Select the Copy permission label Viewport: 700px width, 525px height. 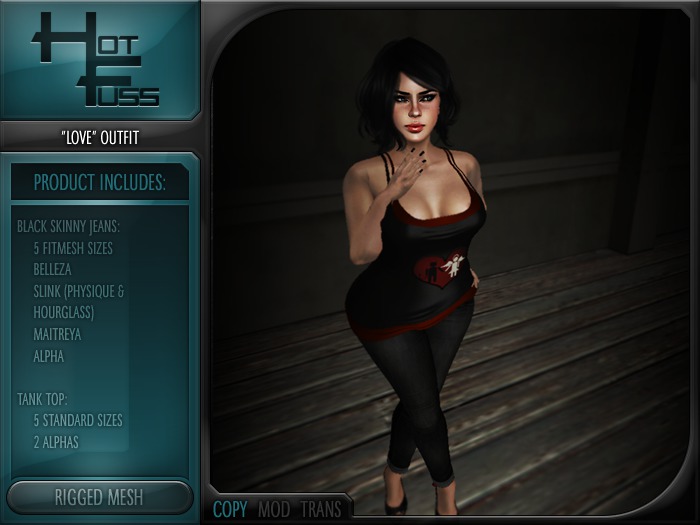tap(231, 509)
